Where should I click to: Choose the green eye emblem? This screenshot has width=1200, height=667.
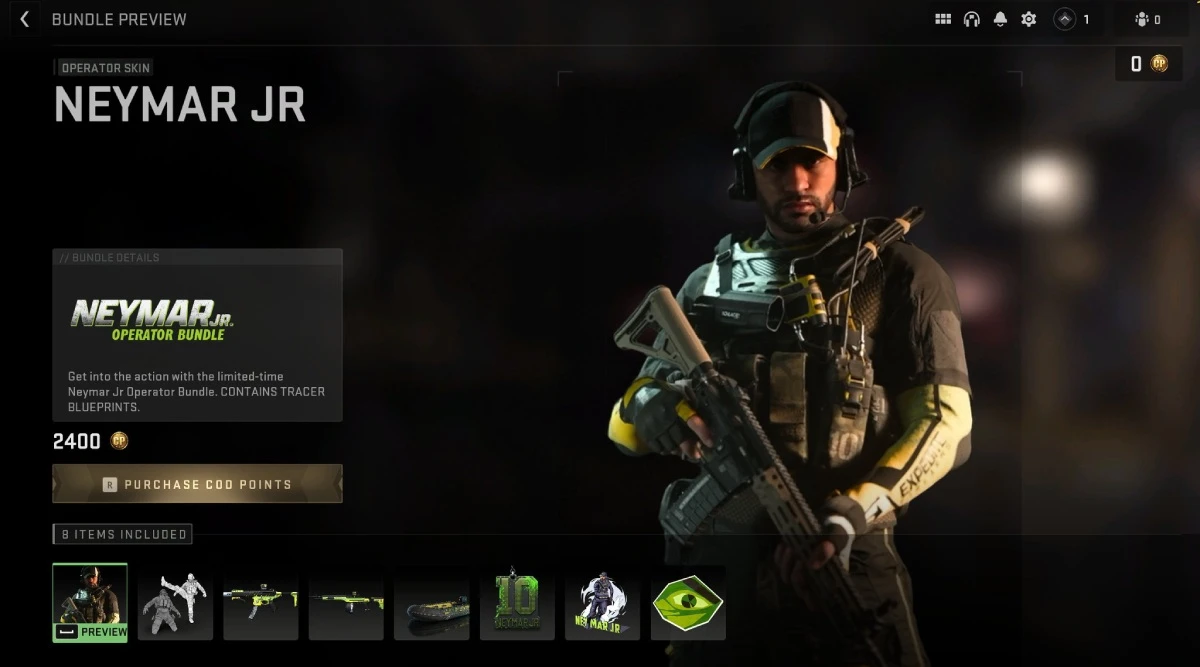pyautogui.click(x=688, y=601)
